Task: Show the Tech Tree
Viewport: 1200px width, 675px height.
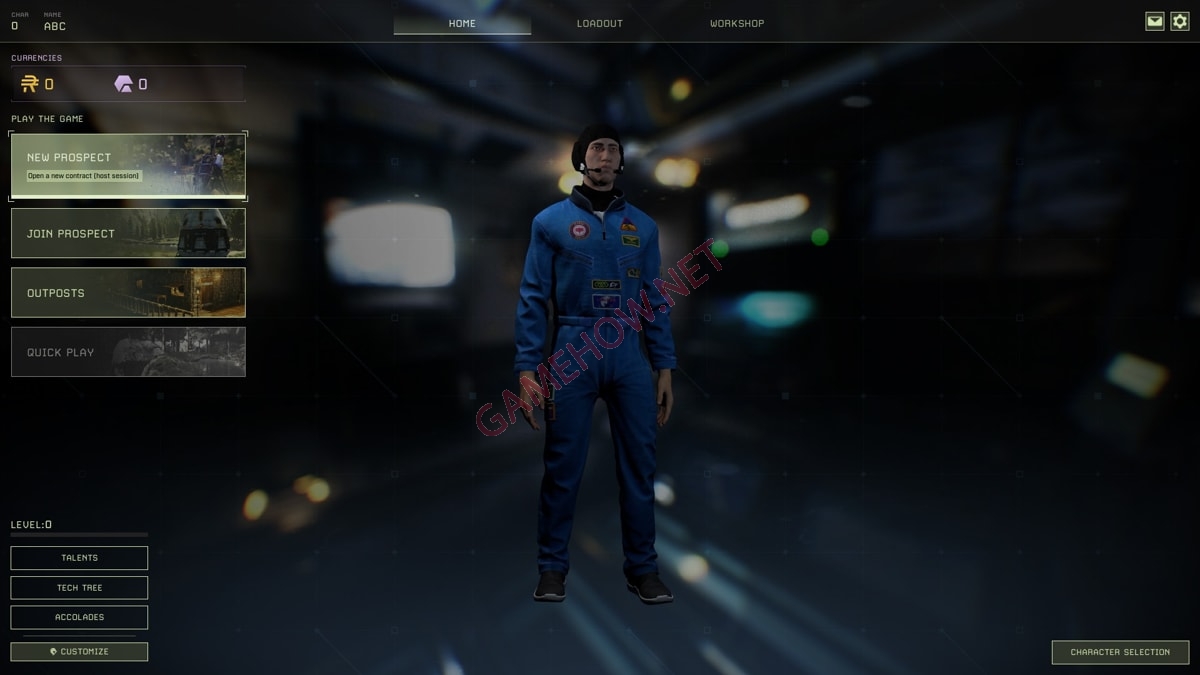Action: click(79, 588)
